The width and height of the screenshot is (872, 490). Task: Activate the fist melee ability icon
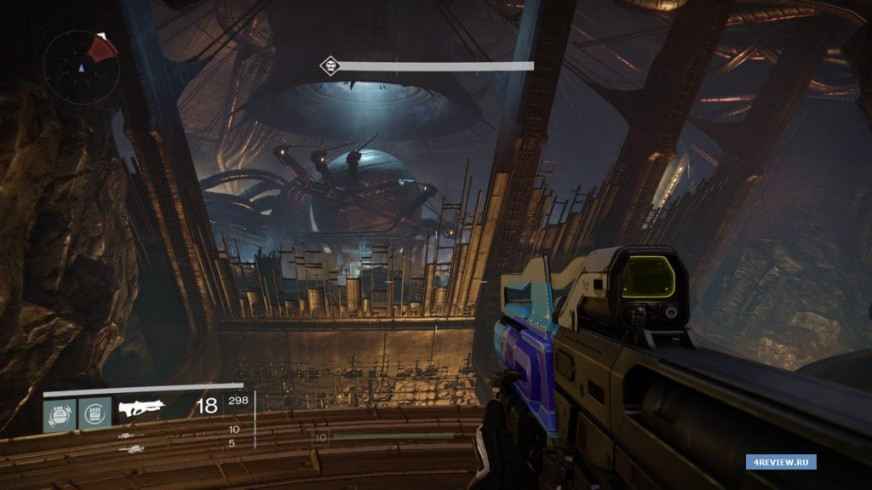[x=95, y=411]
